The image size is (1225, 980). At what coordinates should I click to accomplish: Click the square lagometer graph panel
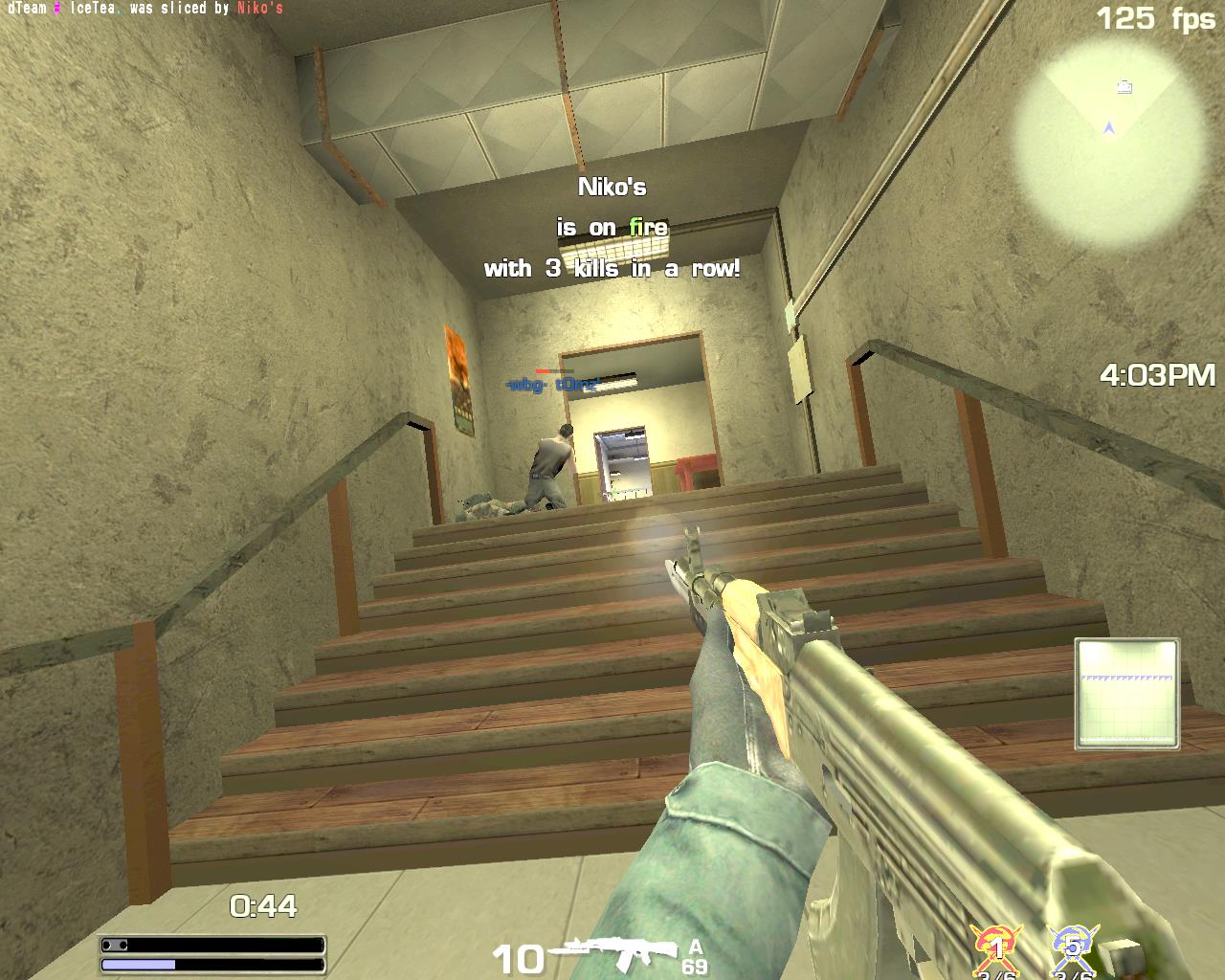tap(1126, 693)
